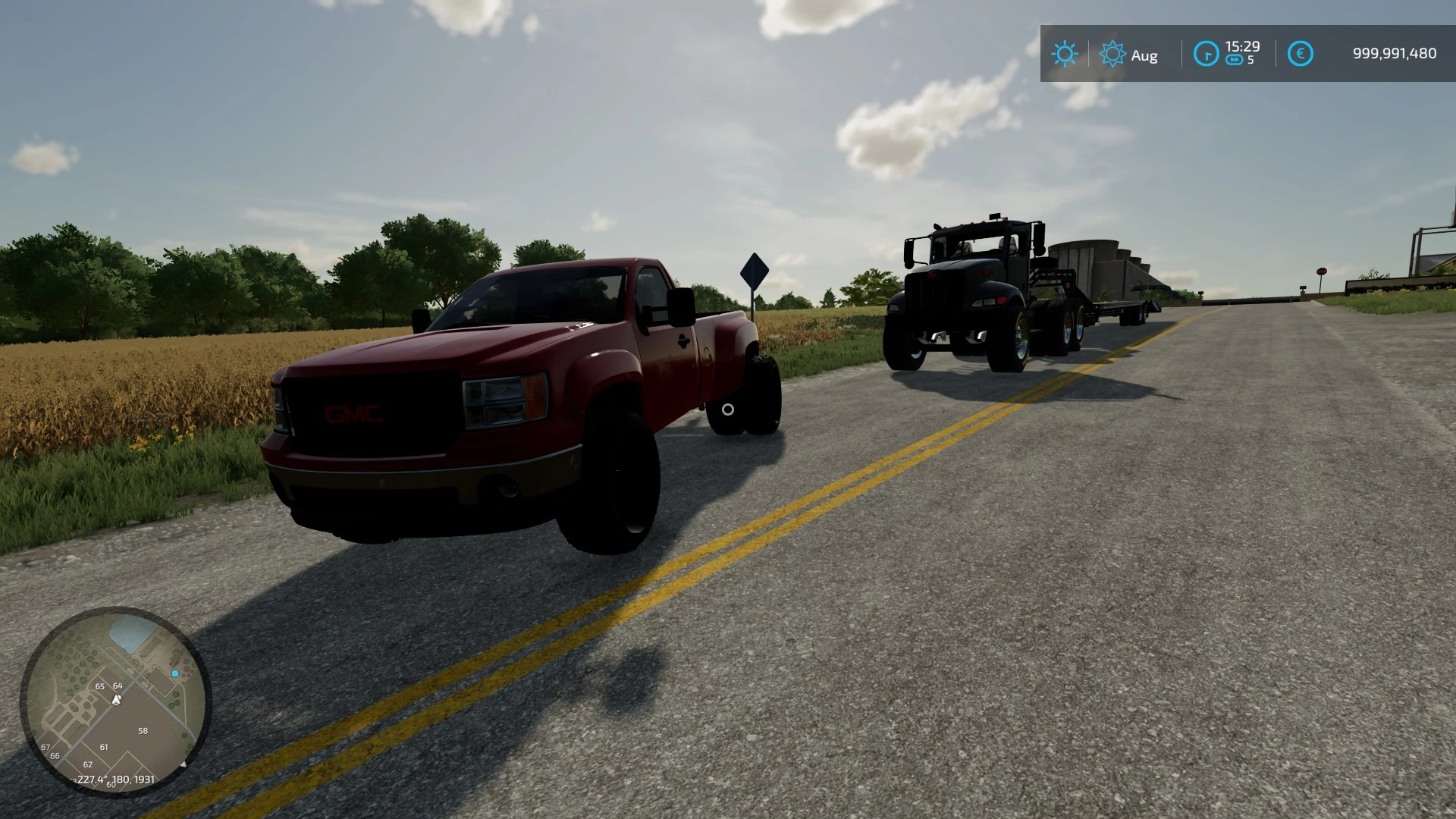Open the weather forecast from the sun icon
Image resolution: width=1456 pixels, height=819 pixels.
1112,53
